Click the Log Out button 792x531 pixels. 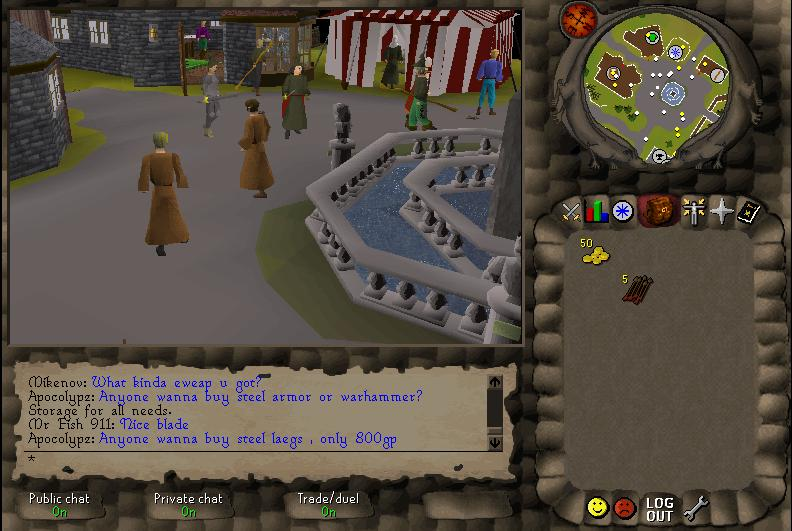[x=659, y=509]
